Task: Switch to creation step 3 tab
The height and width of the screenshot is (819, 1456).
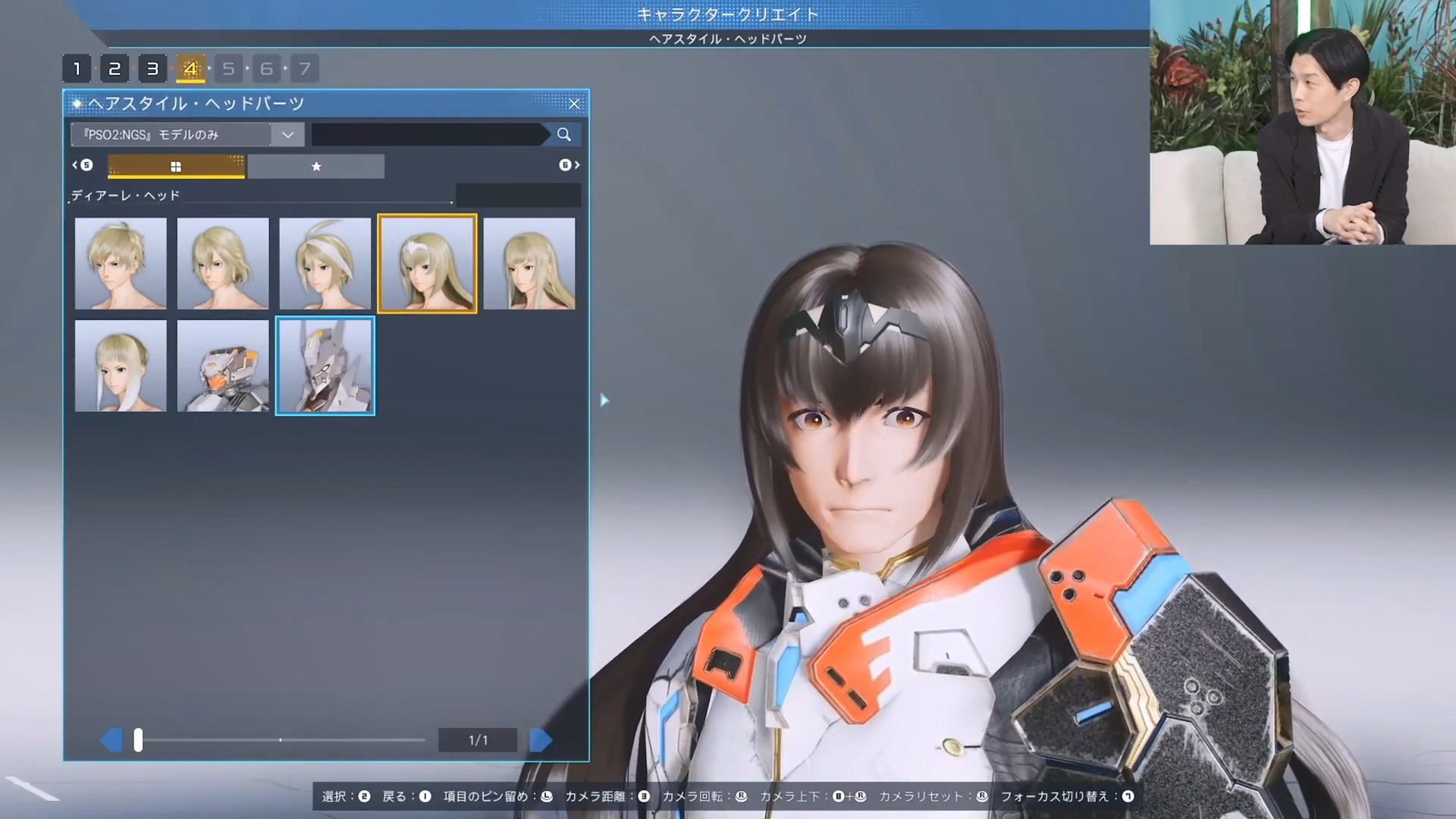Action: coord(152,68)
